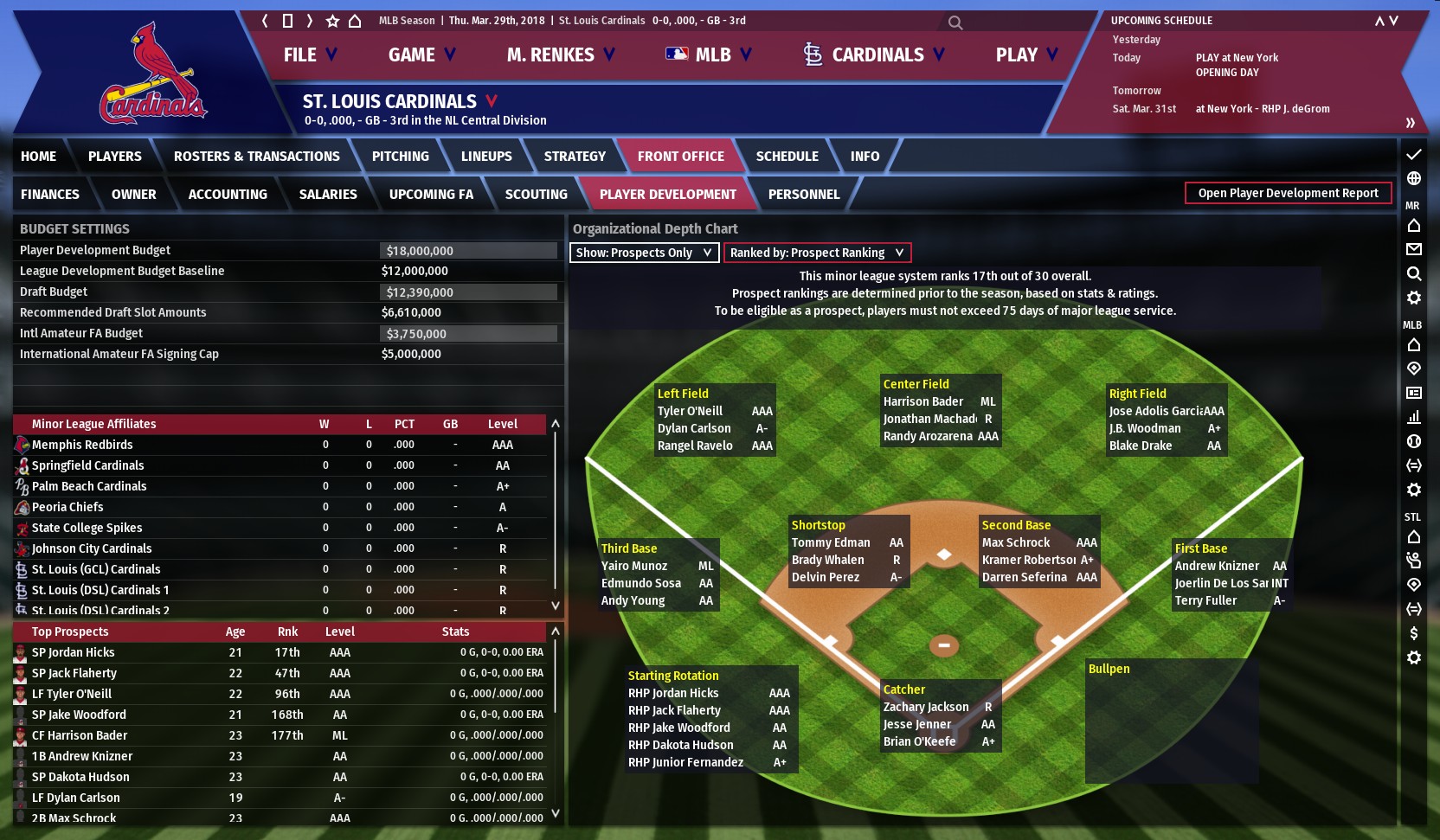Viewport: 1440px width, 840px height.
Task: Change the Ranked by: Prospect Ranking dropdown
Action: pyautogui.click(x=817, y=253)
